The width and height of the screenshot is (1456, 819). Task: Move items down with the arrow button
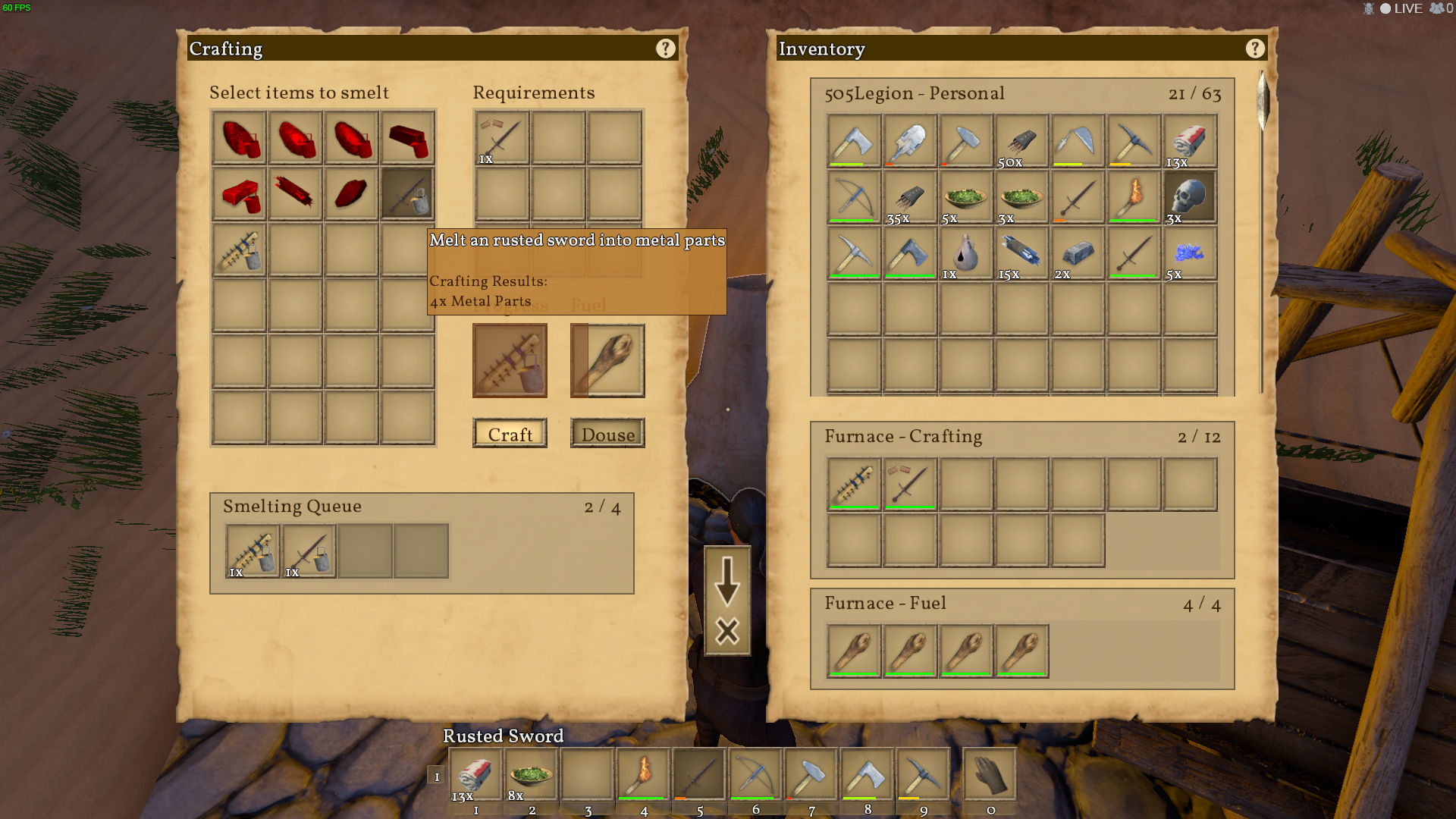click(727, 580)
